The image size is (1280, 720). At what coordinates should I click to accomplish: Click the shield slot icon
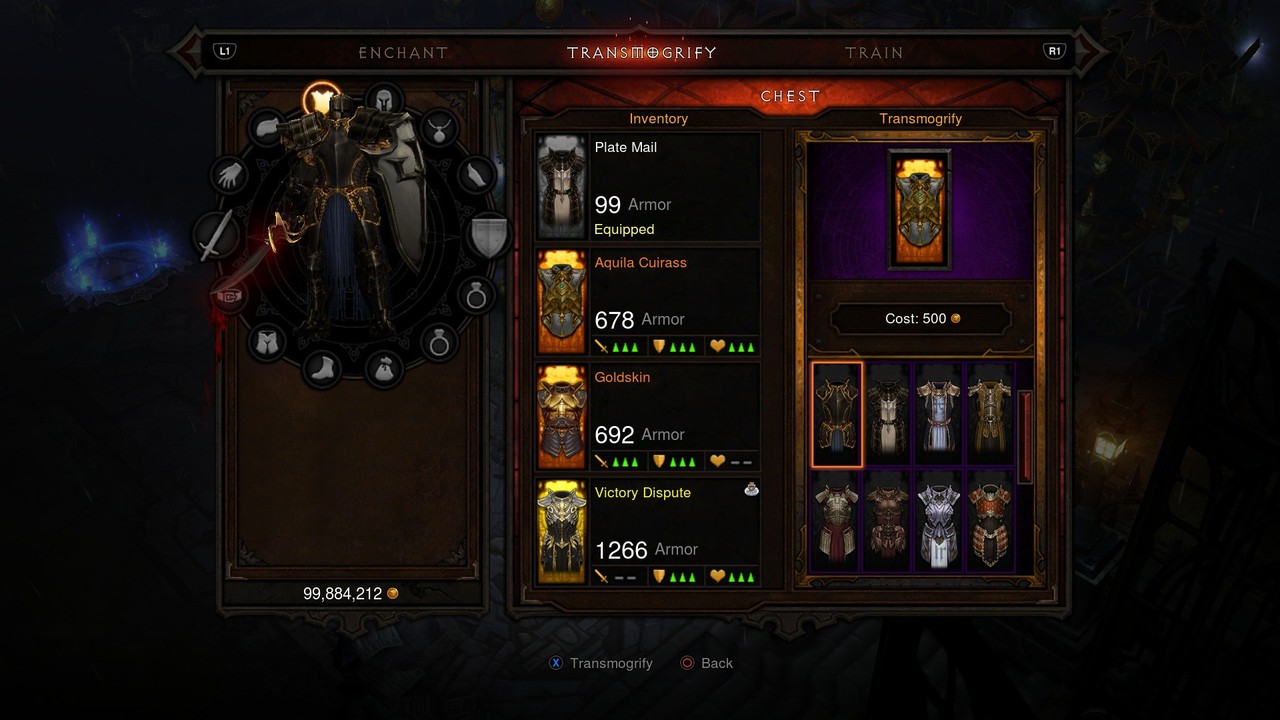point(490,233)
